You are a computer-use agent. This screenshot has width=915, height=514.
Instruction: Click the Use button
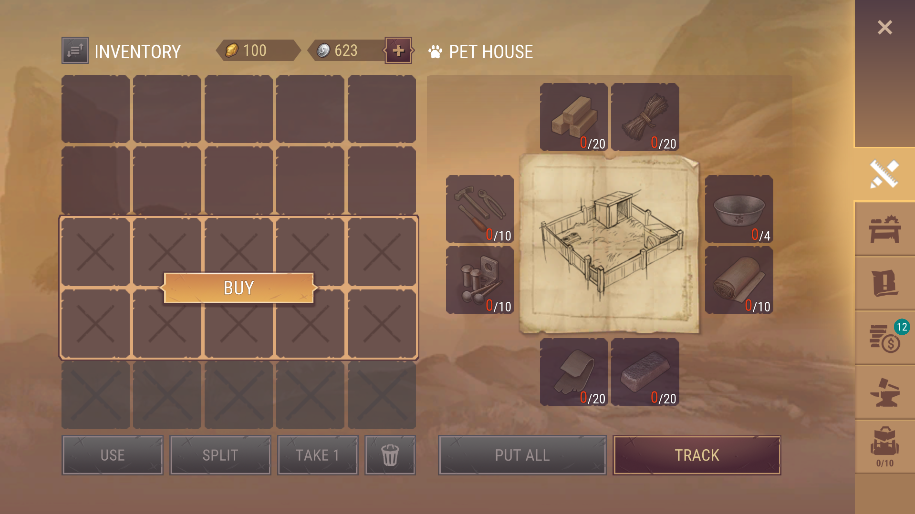pos(112,455)
